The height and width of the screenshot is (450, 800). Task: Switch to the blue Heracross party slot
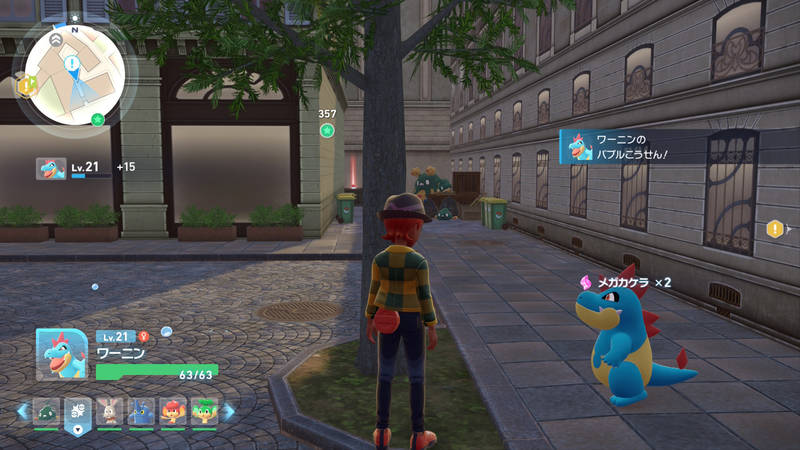[x=141, y=411]
